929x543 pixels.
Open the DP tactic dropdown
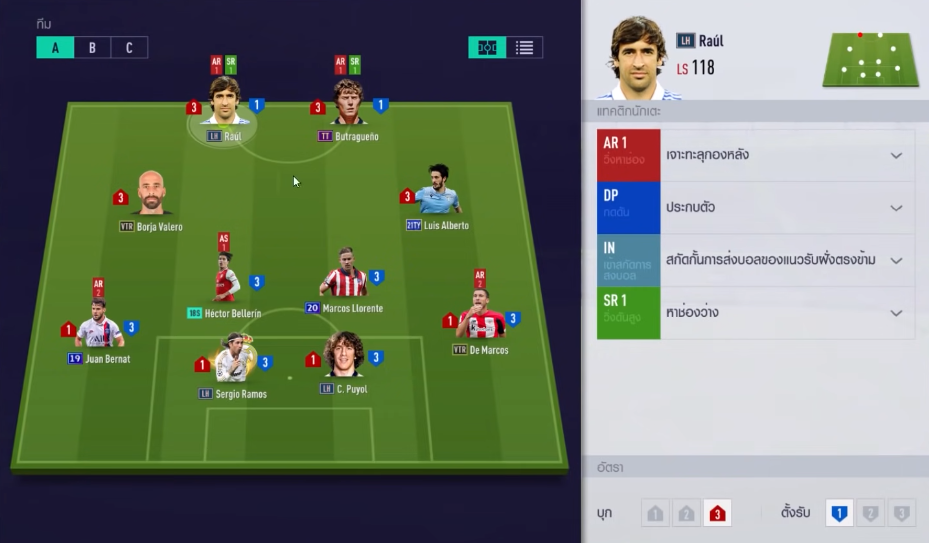click(x=896, y=208)
